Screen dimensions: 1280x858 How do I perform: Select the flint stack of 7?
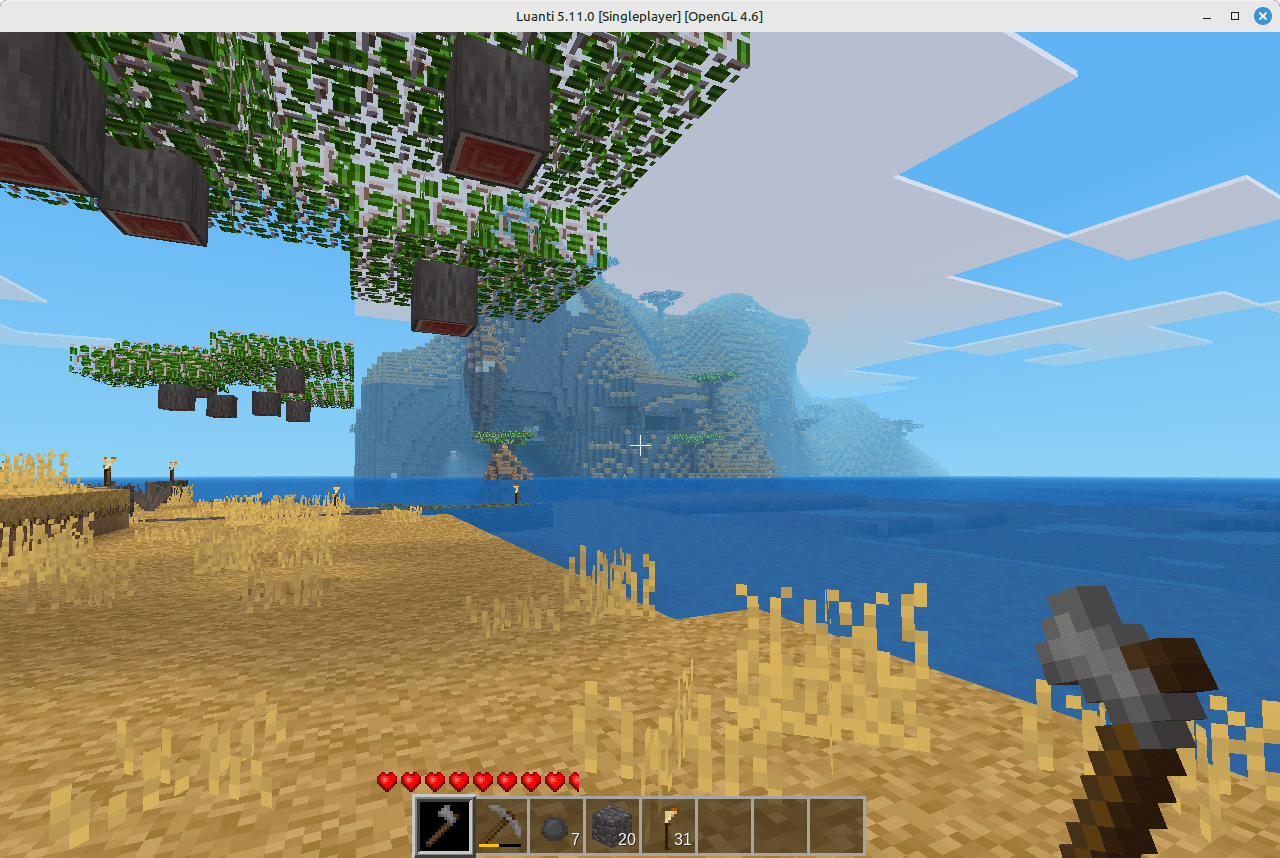pyautogui.click(x=556, y=824)
